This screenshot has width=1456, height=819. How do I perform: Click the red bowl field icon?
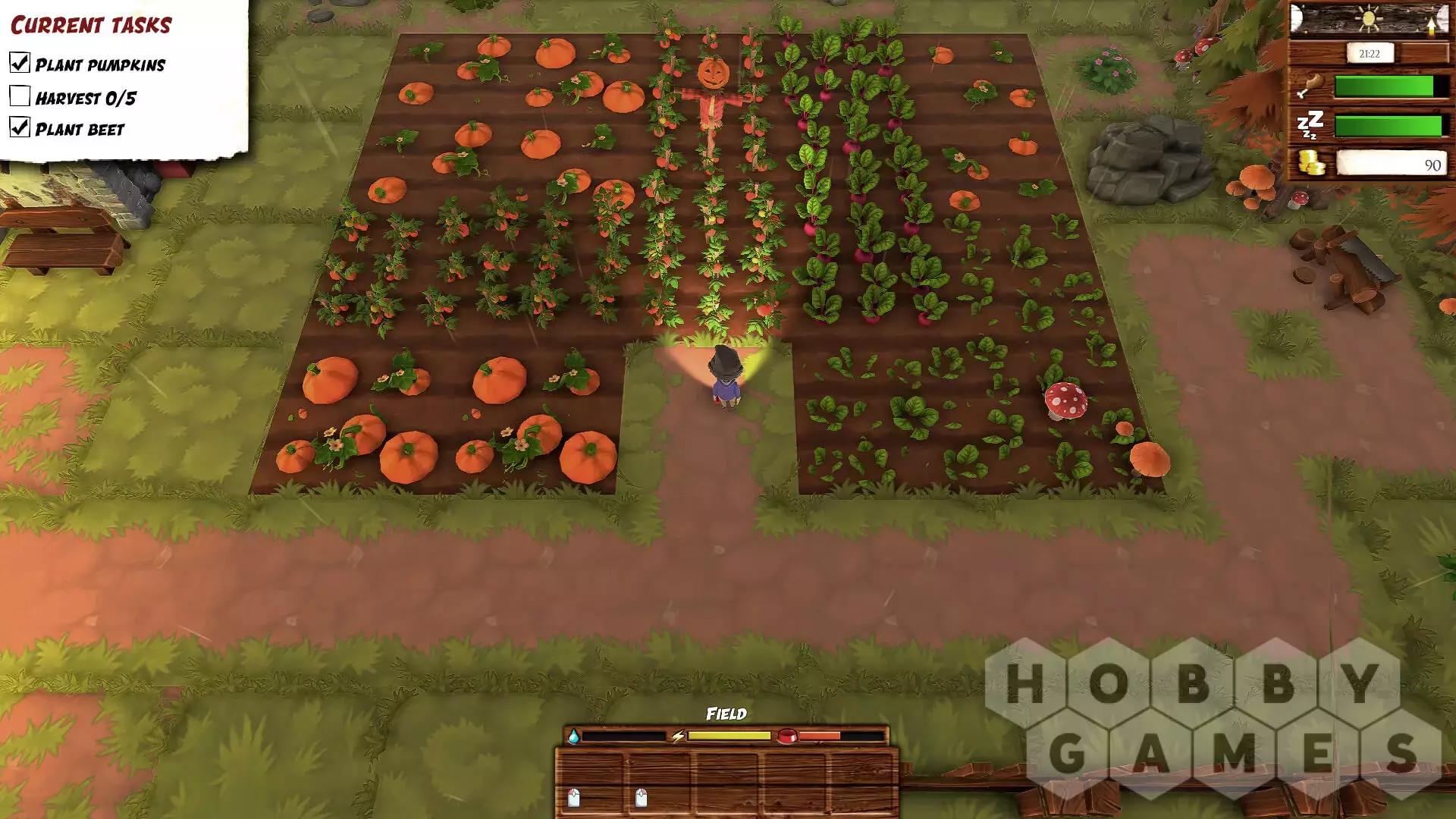click(x=786, y=736)
